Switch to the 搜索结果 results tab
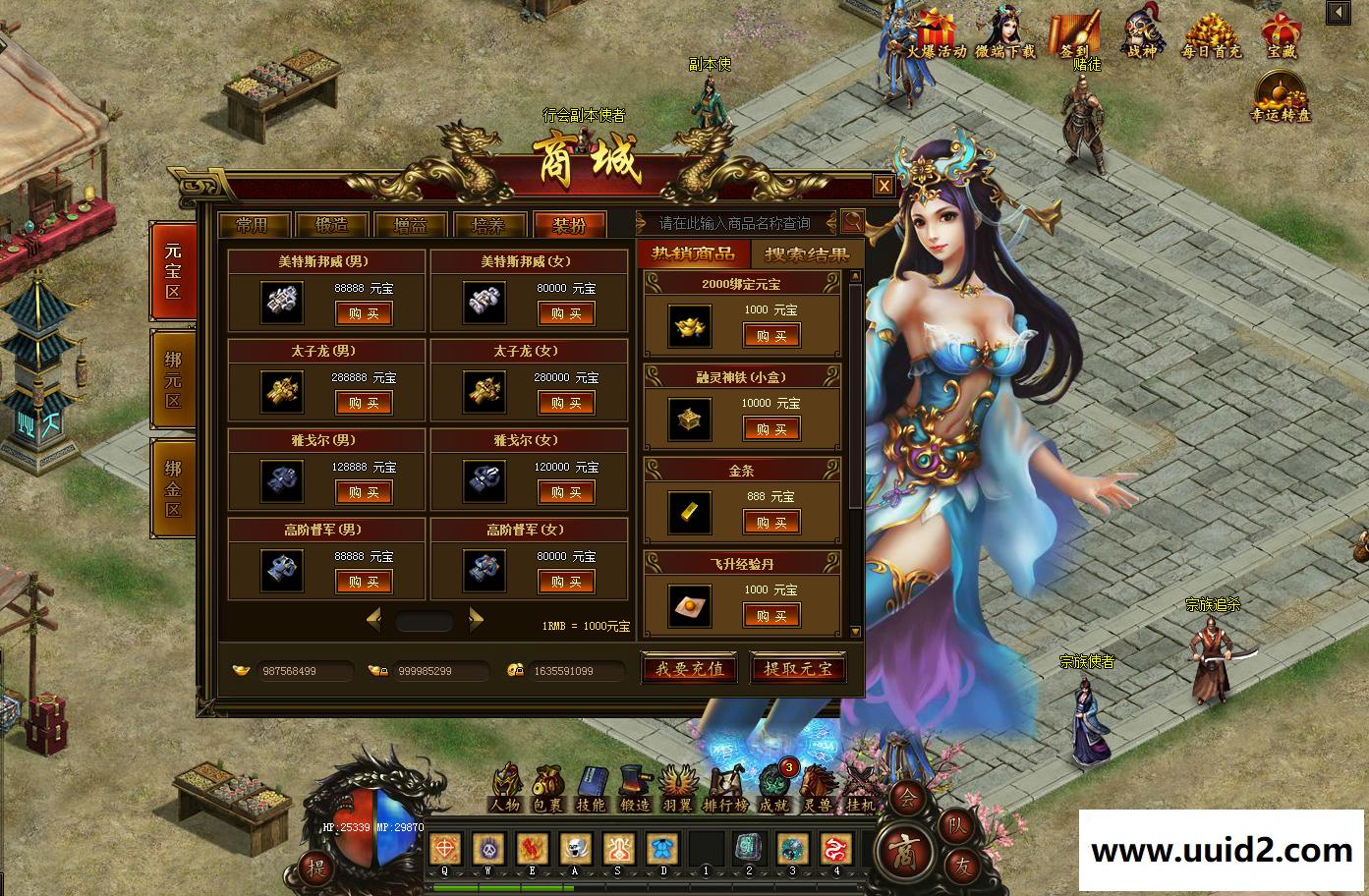This screenshot has height=896, width=1369. coord(806,253)
